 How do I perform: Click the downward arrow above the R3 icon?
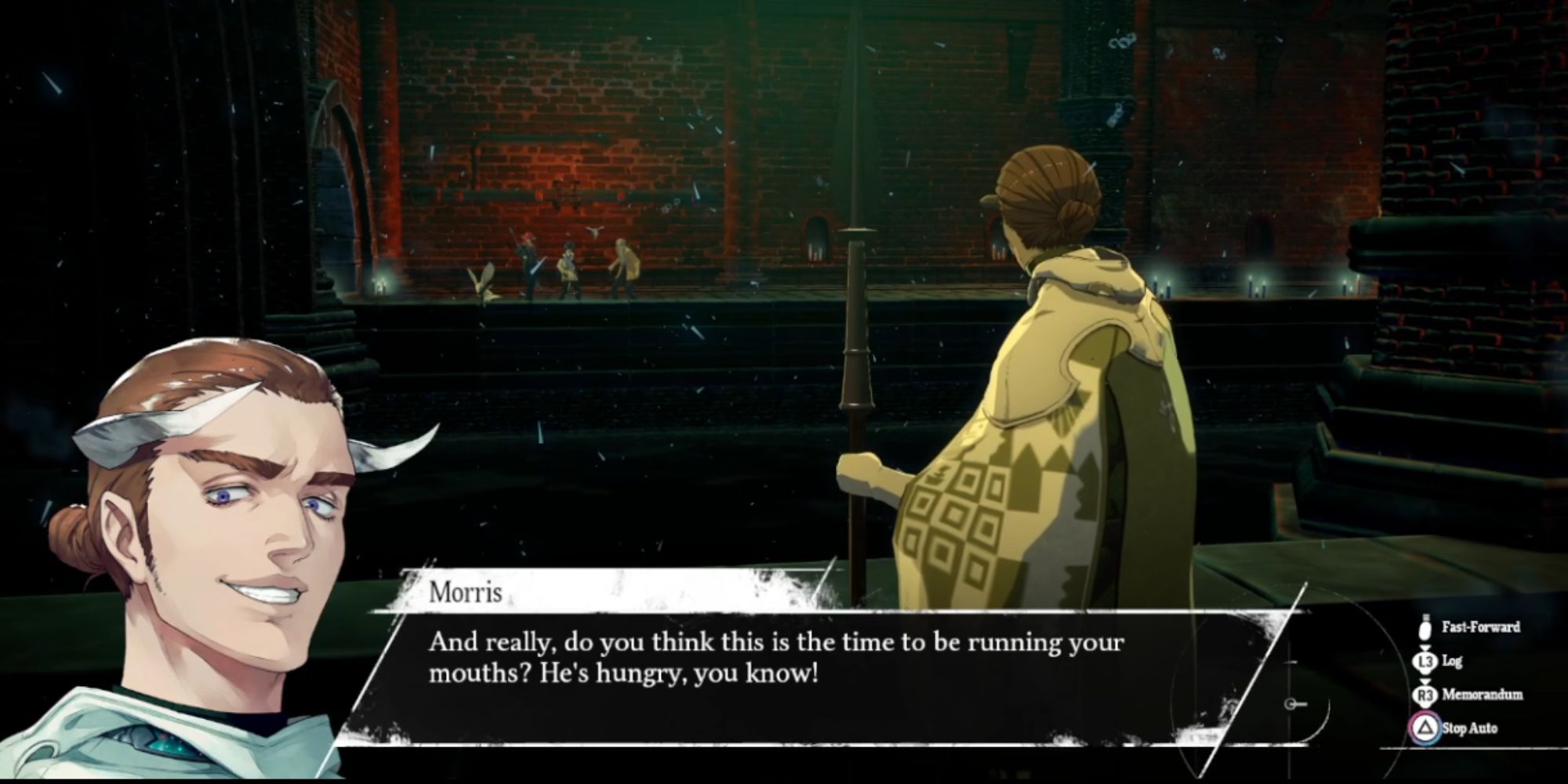click(x=1425, y=681)
